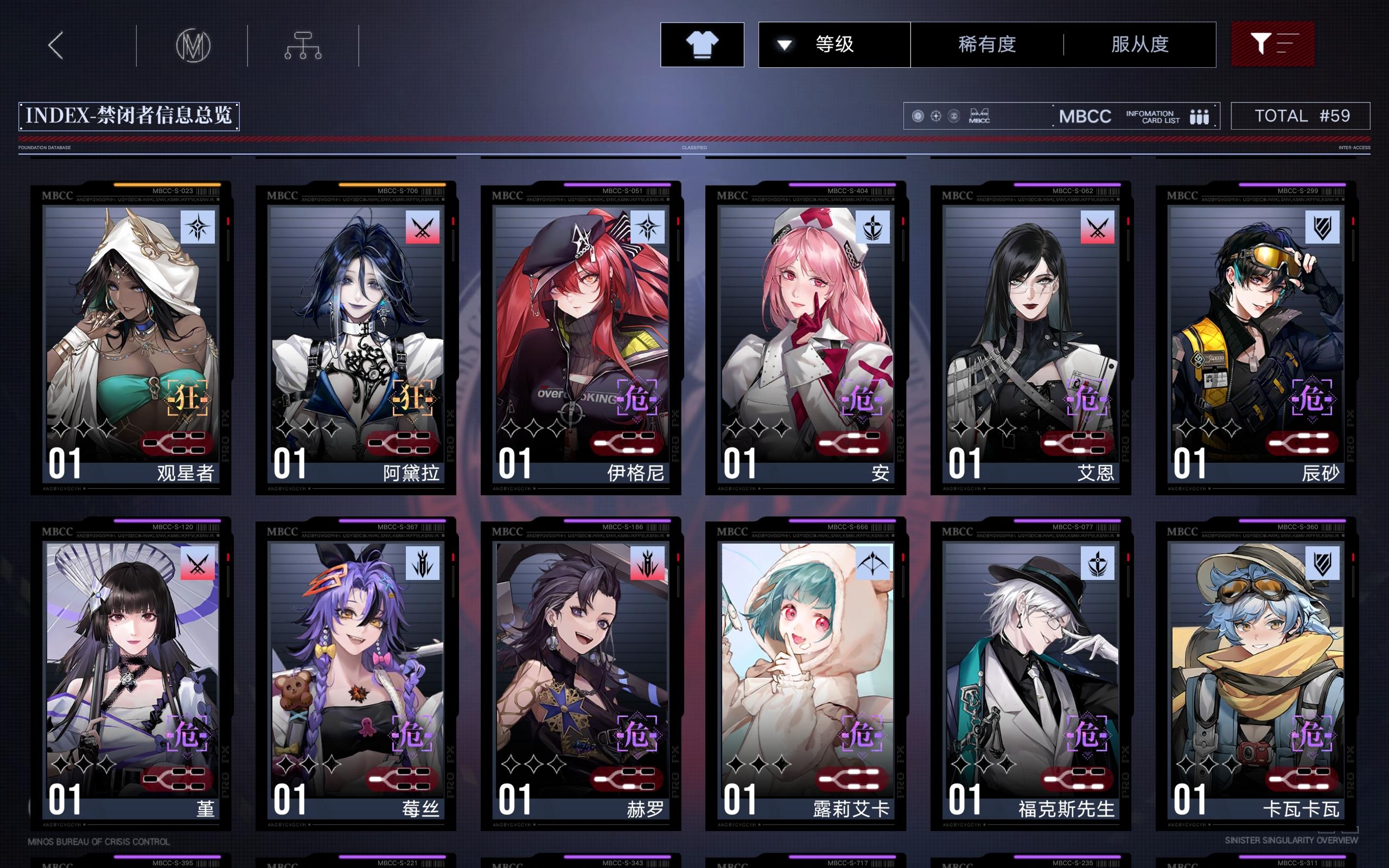The height and width of the screenshot is (868, 1389).
Task: Click the back arrow at top left
Action: 57,44
